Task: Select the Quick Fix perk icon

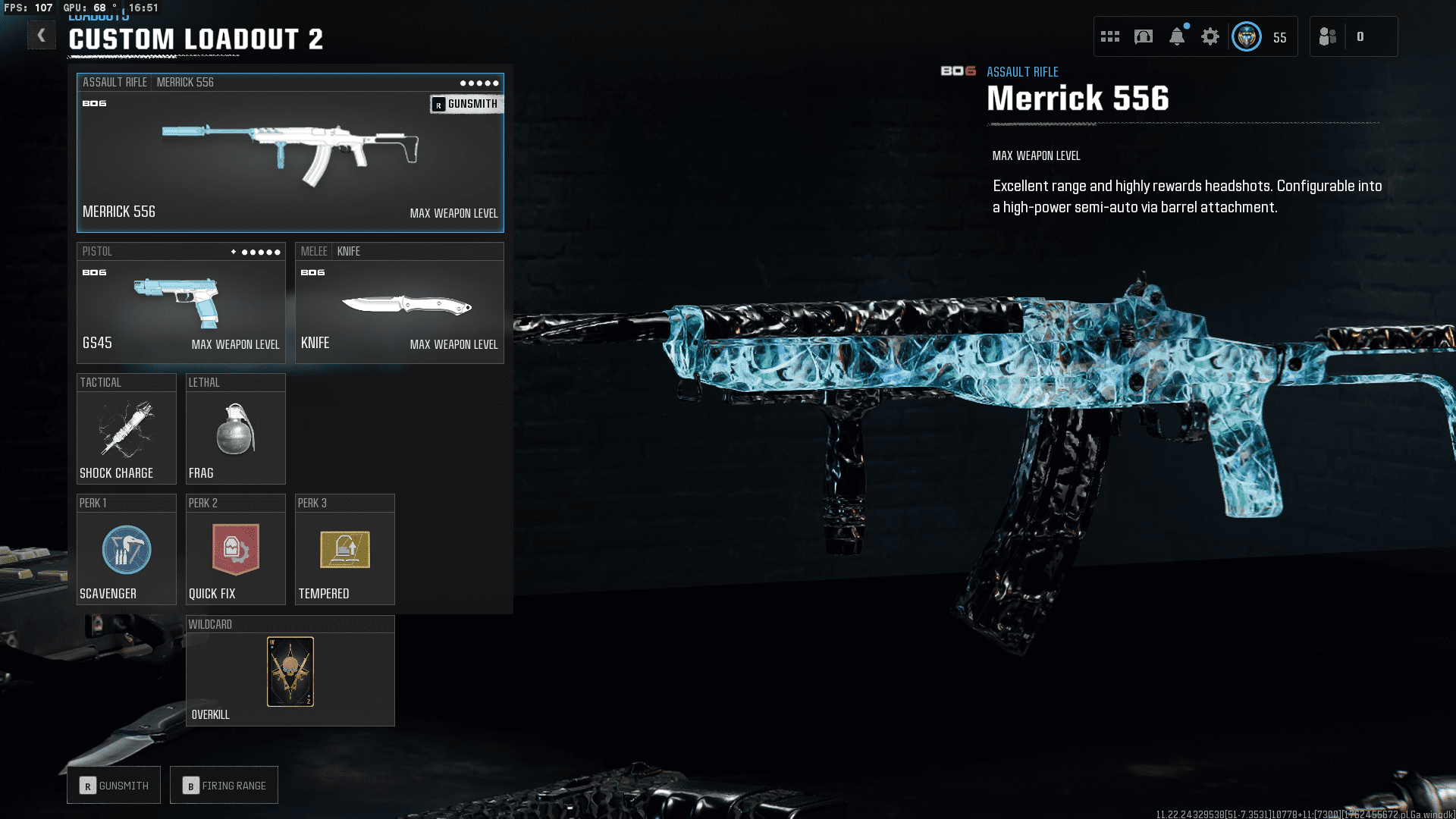Action: tap(235, 550)
